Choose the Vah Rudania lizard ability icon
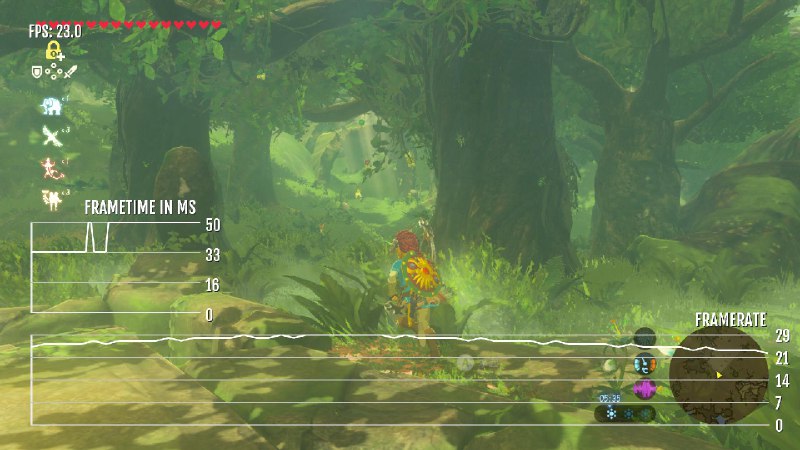This screenshot has width=800, height=450. (51, 167)
